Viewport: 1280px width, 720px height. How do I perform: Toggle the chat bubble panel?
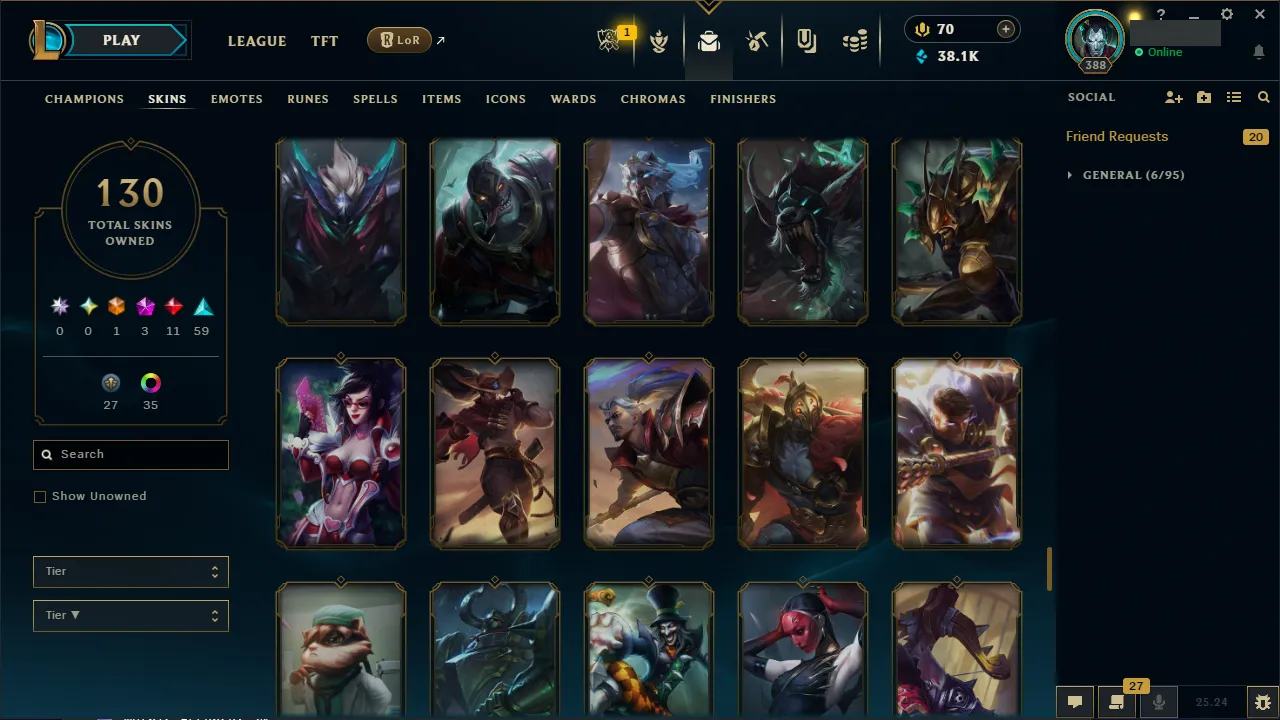pyautogui.click(x=1075, y=701)
